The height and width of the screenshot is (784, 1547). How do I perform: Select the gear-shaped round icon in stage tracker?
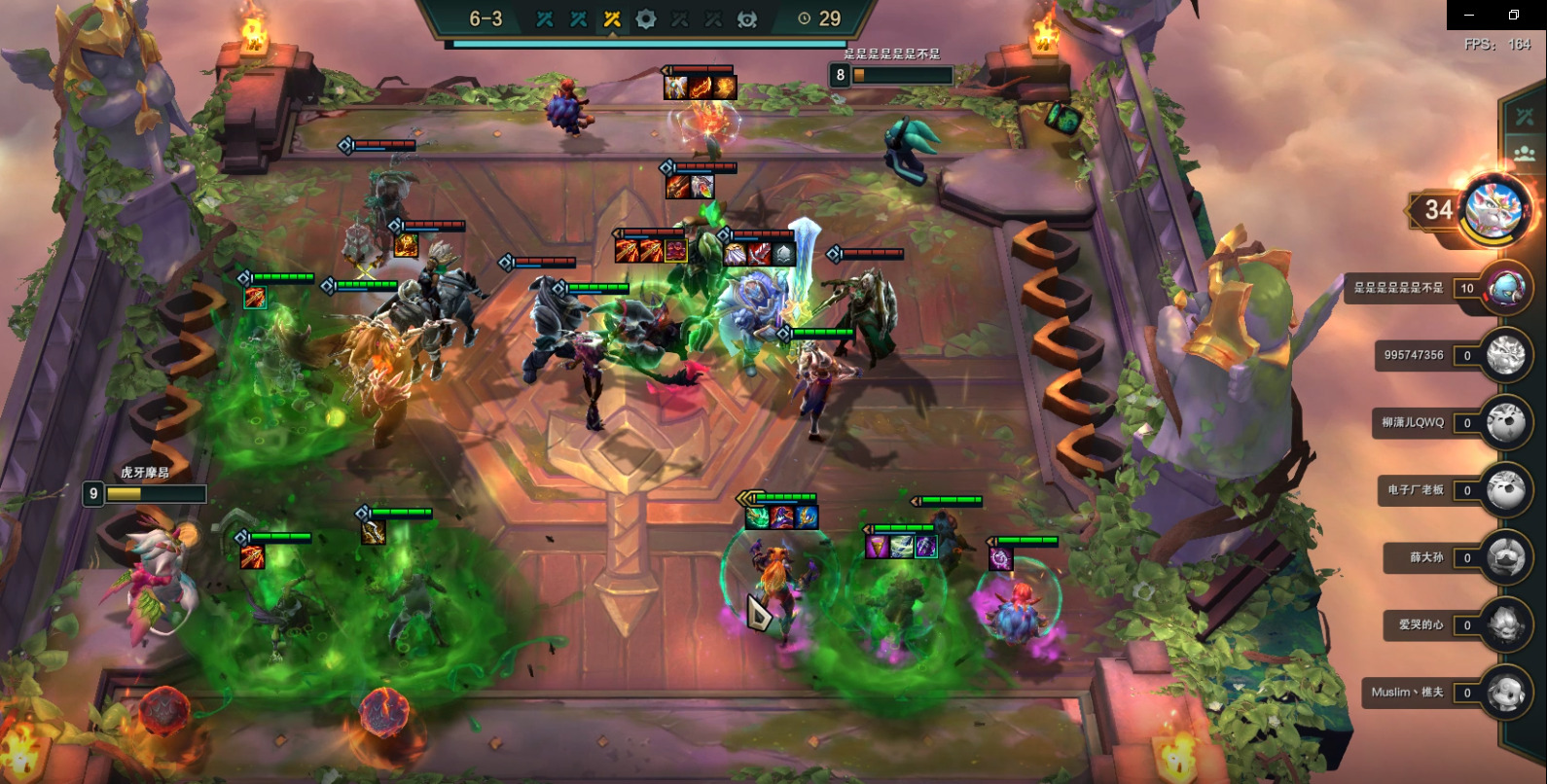(x=645, y=18)
